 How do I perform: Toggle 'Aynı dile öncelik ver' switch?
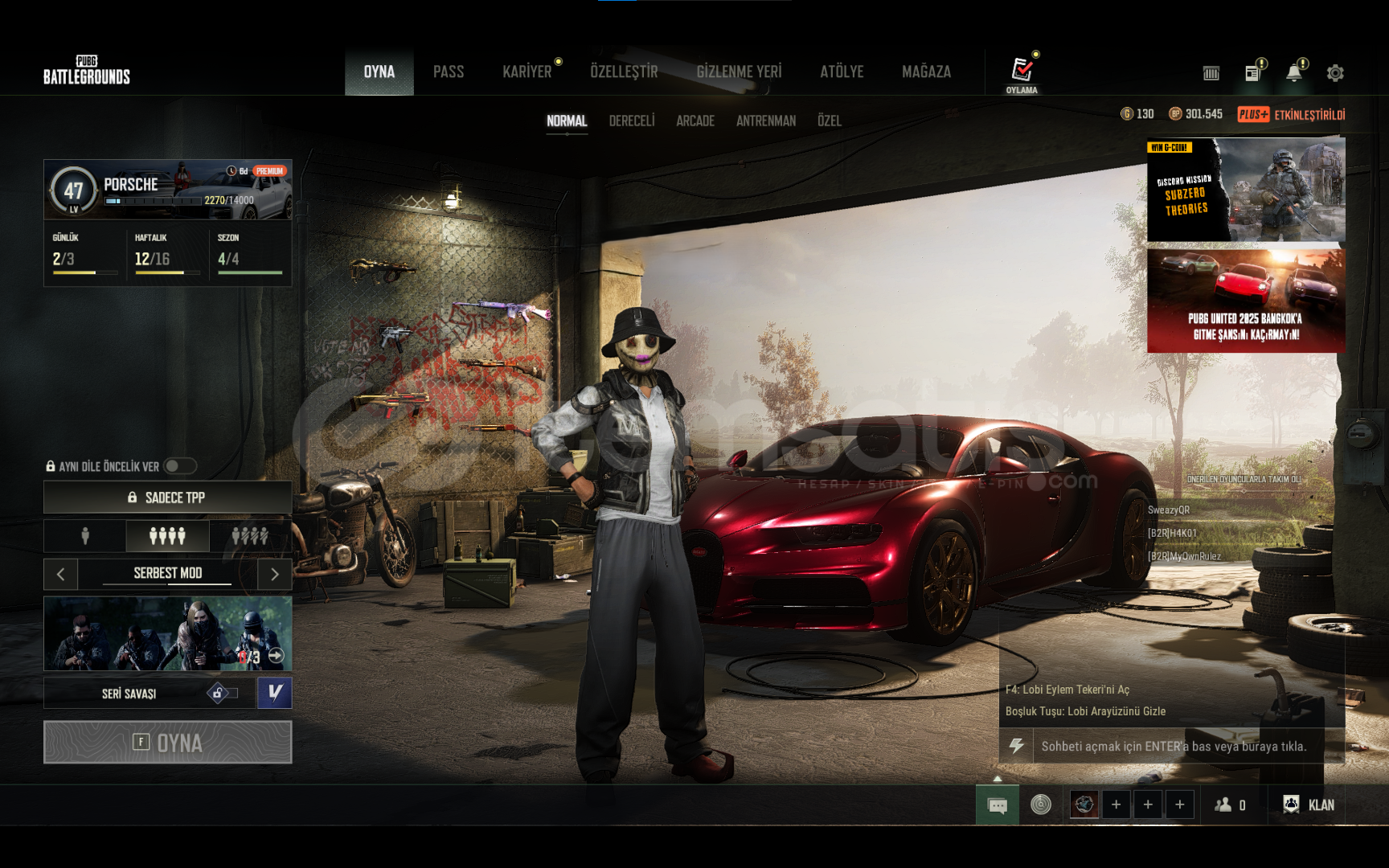click(x=179, y=466)
